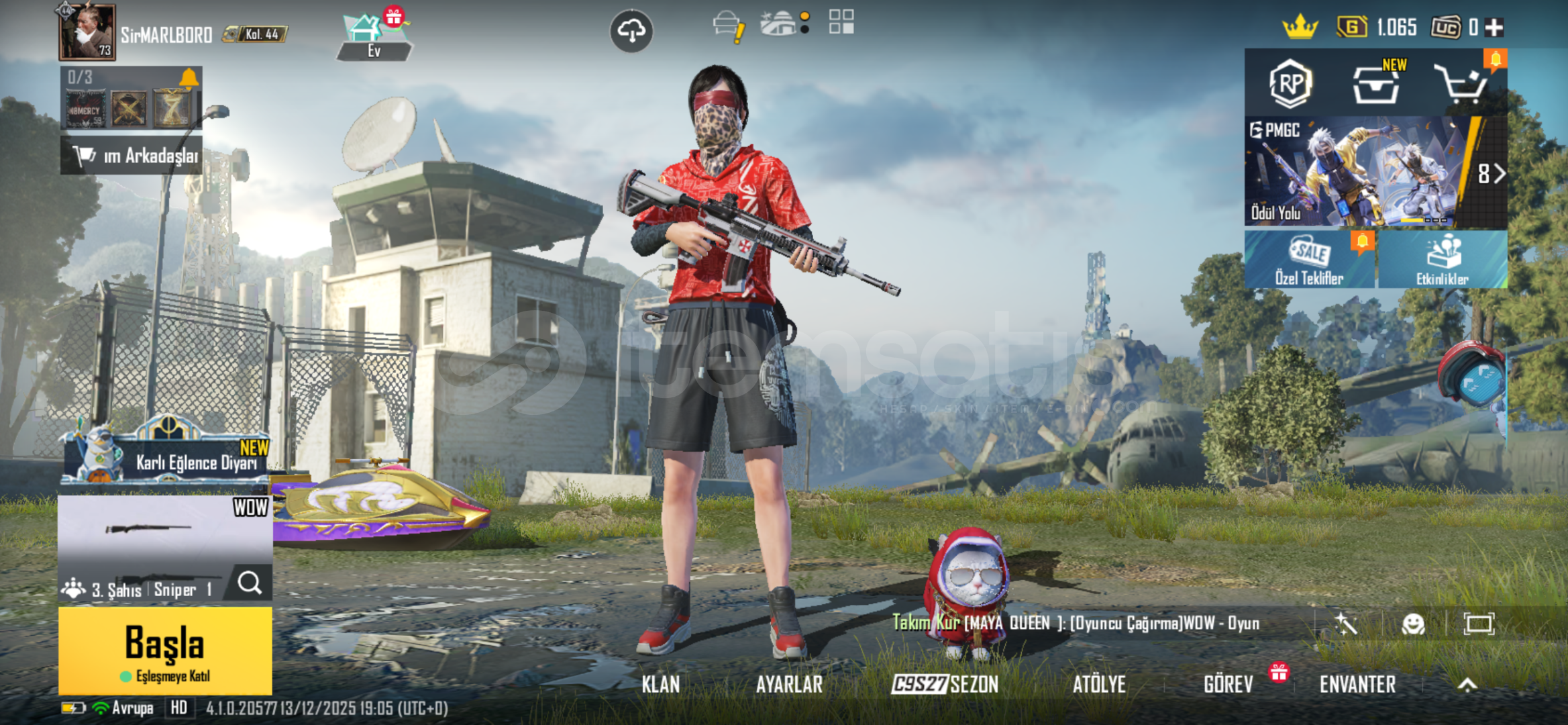Screen dimensions: 1568x725
Task: Open the ENVANTER inventory
Action: pyautogui.click(x=1357, y=684)
